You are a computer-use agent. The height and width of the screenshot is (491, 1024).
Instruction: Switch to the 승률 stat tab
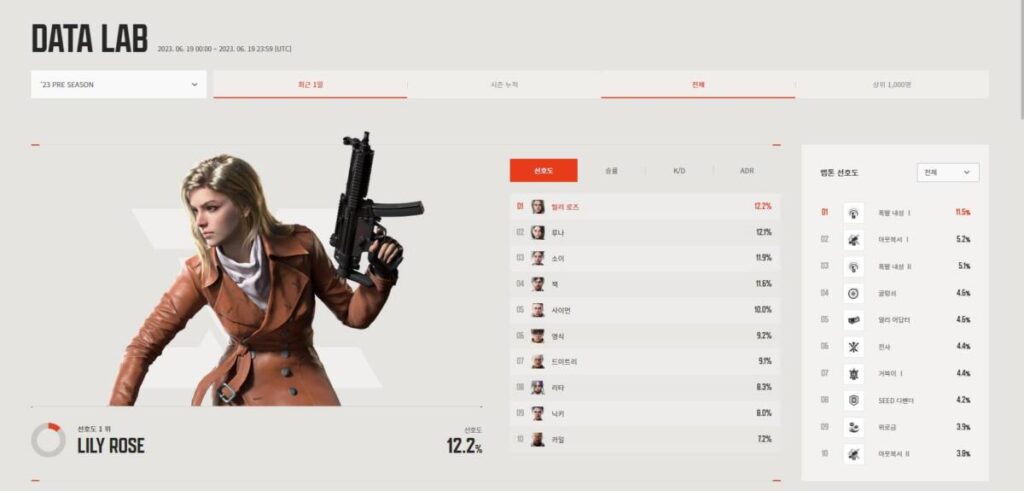point(611,171)
